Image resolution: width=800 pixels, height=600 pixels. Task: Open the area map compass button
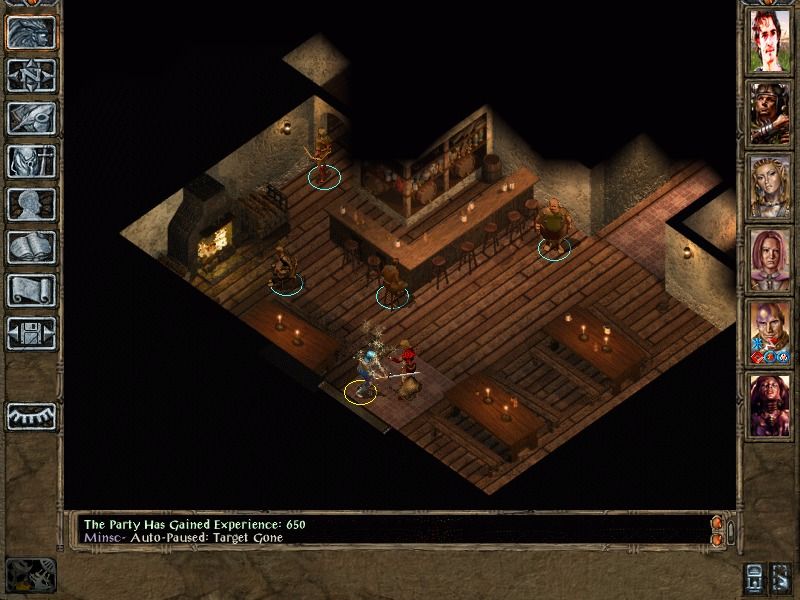(x=29, y=75)
